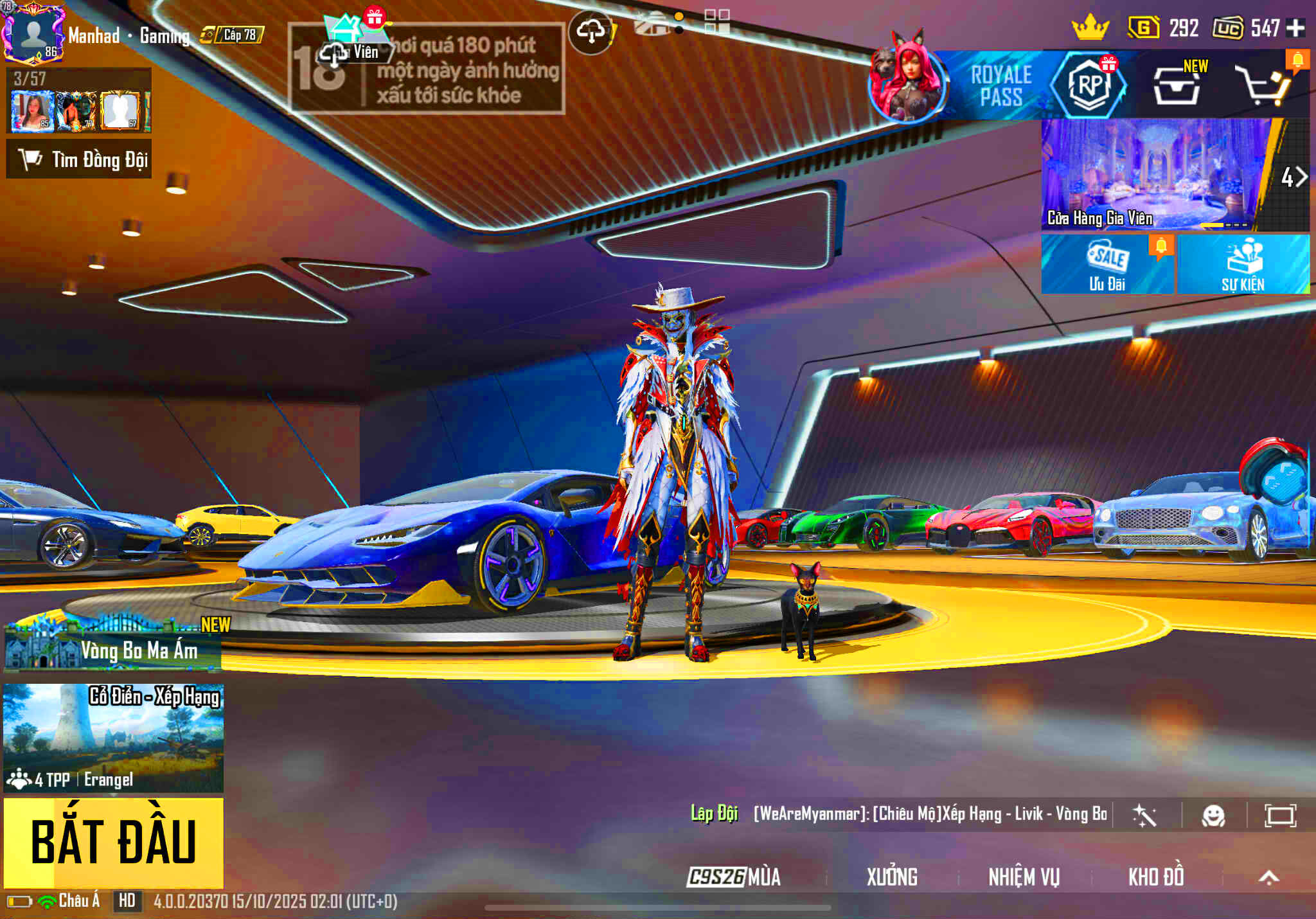Open the NHIỆM VỤ missions tab

pos(1024,877)
